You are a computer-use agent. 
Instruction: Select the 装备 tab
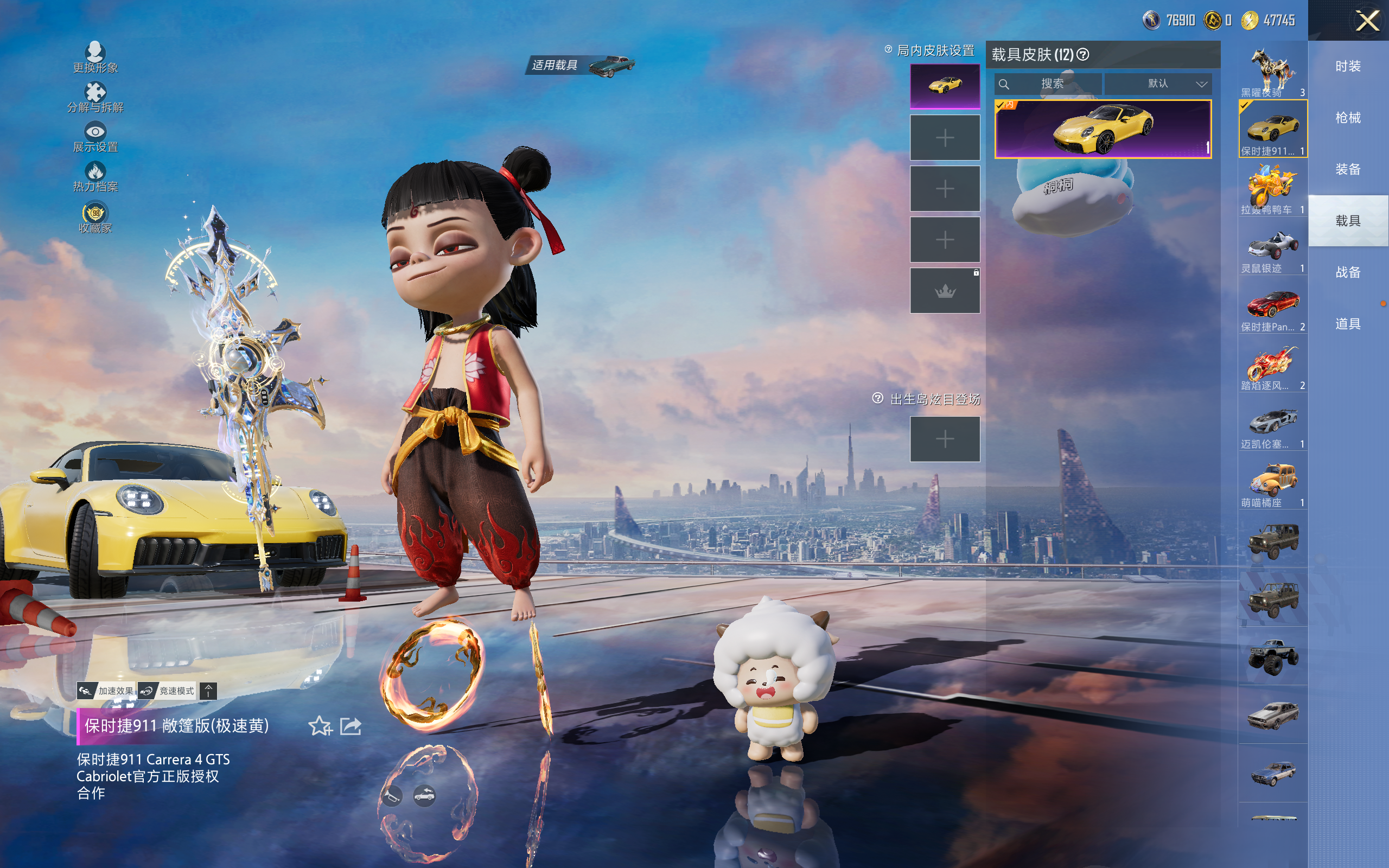1348,169
